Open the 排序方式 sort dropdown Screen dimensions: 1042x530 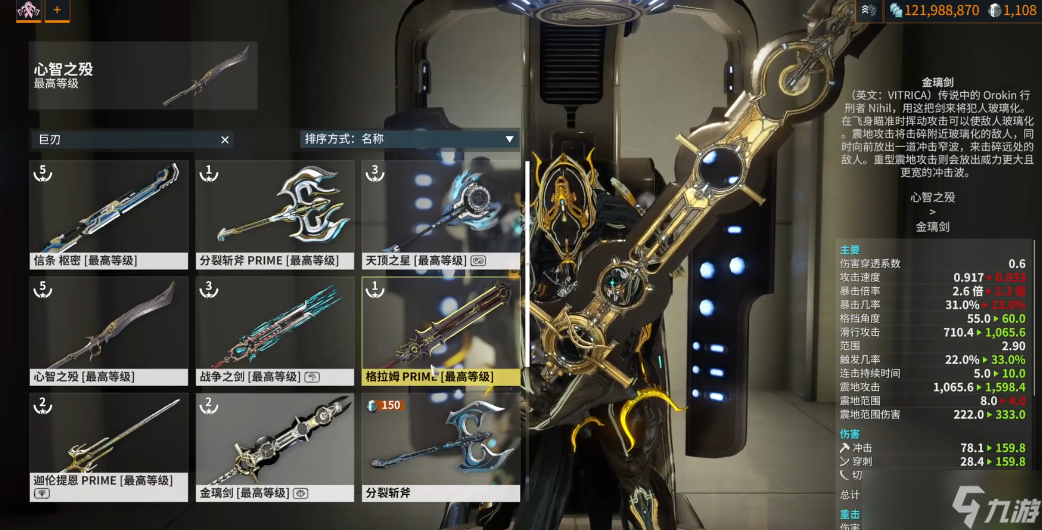coord(410,139)
